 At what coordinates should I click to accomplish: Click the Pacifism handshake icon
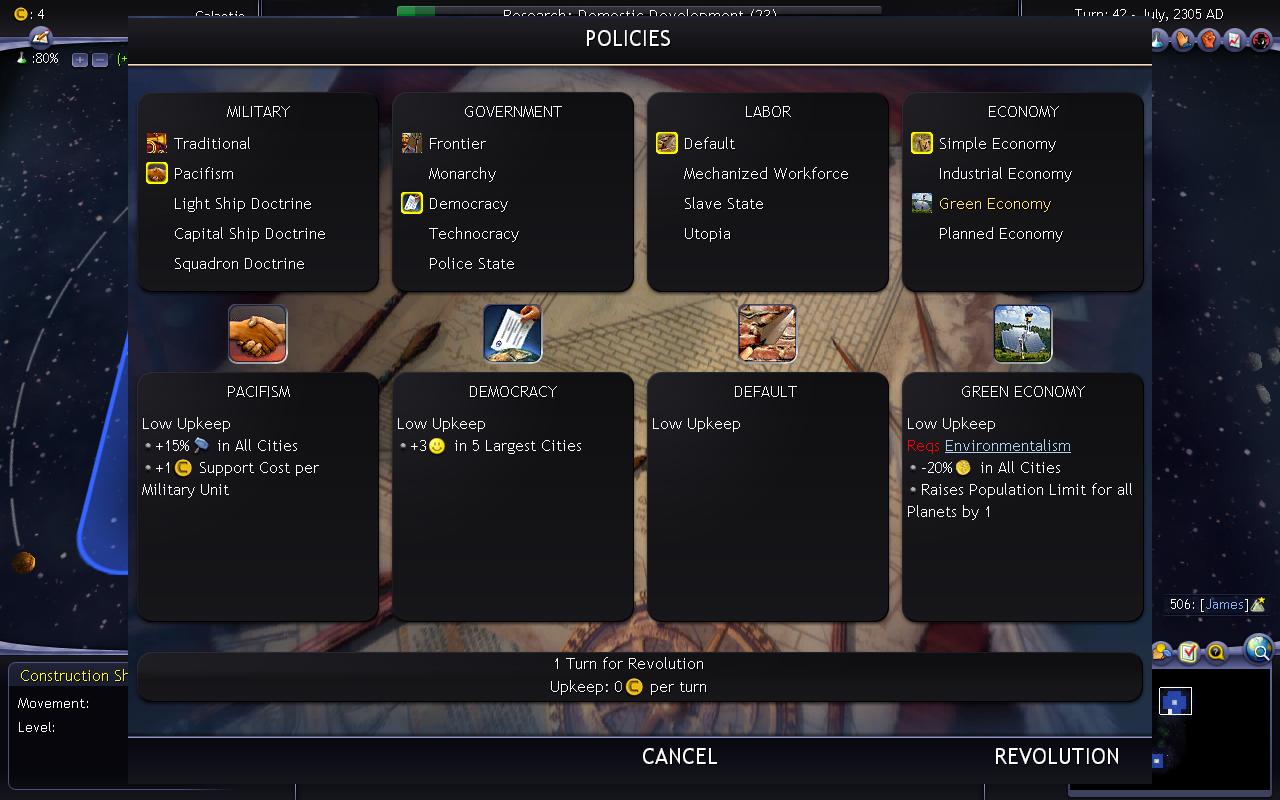pos(258,334)
